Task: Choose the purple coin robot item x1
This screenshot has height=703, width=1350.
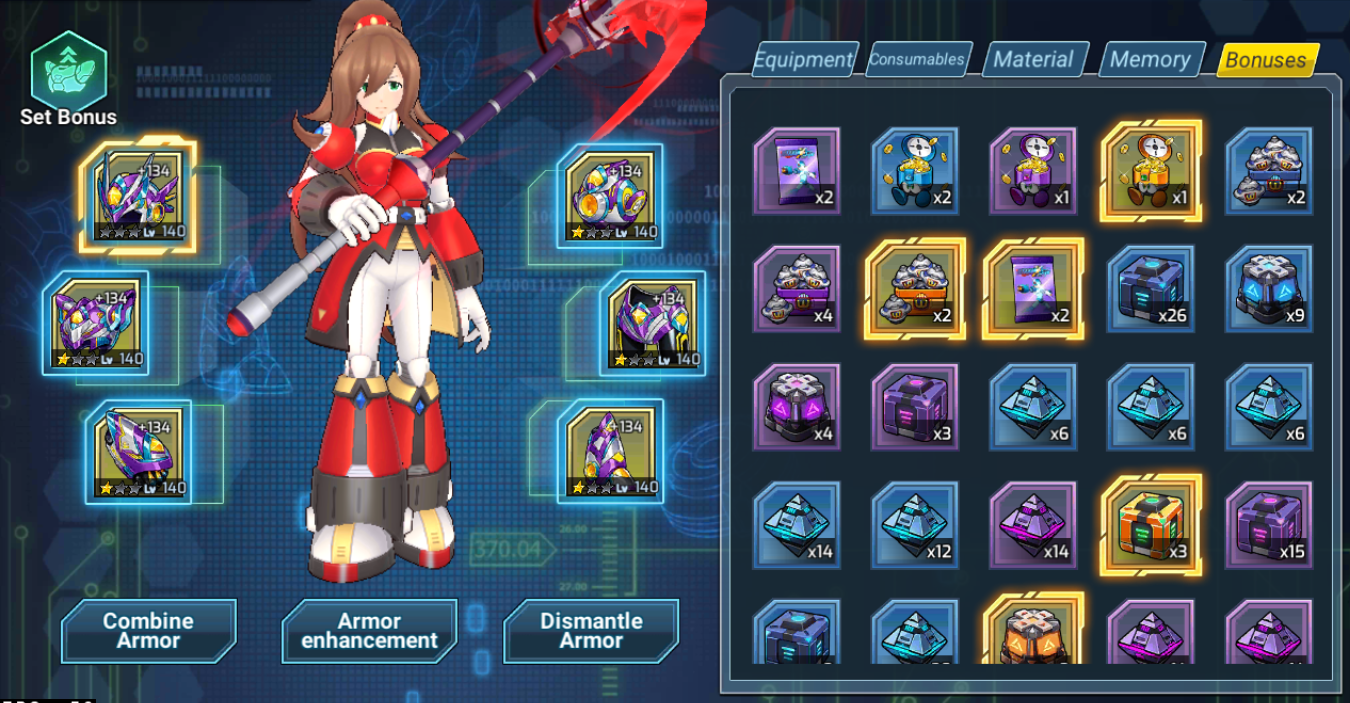Action: (1033, 171)
